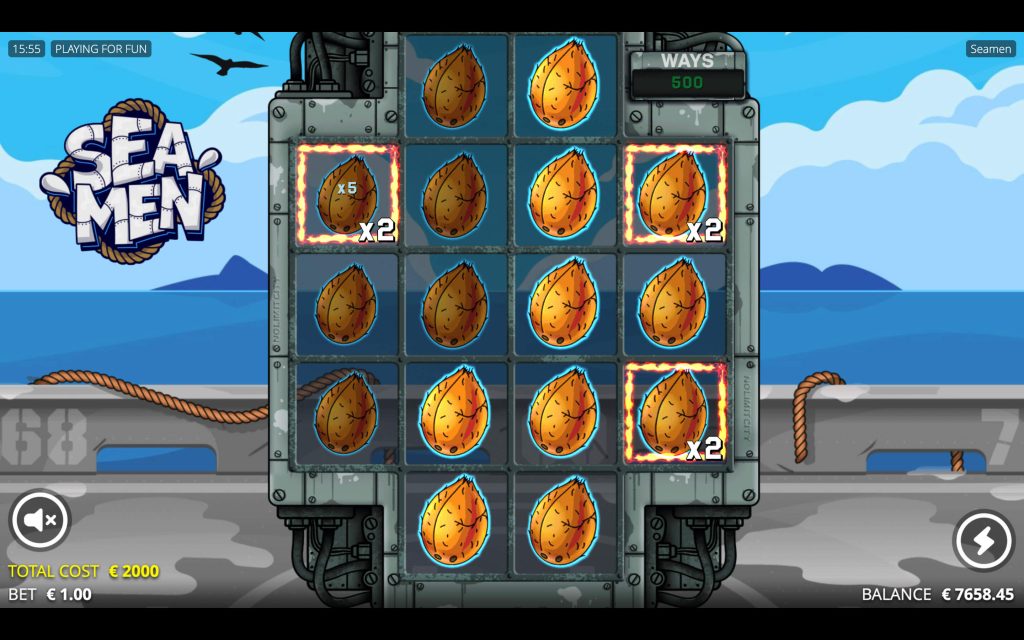The image size is (1024, 640).
Task: Toggle the muted speaker sound button
Action: (40, 520)
